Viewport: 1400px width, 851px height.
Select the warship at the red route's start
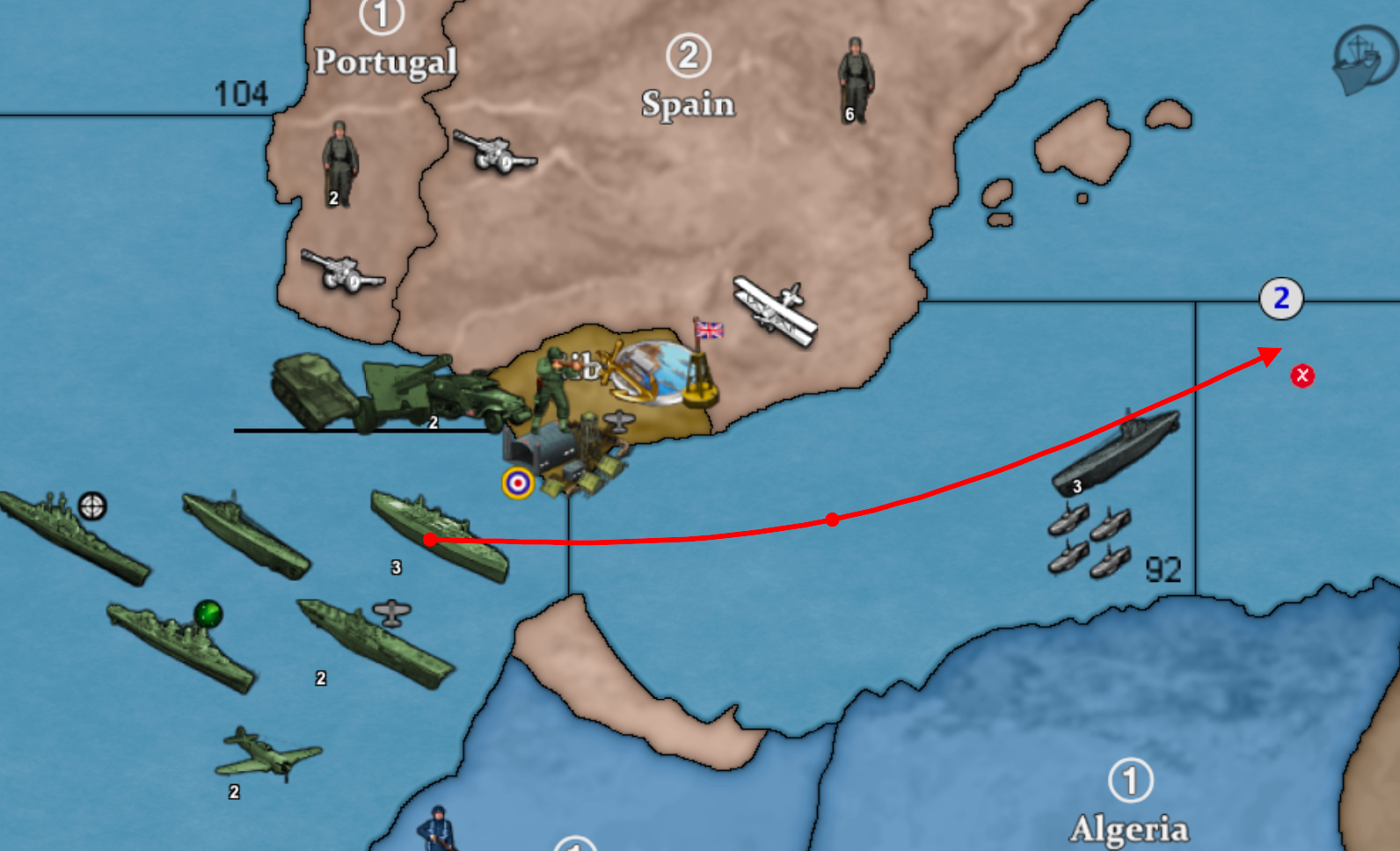[x=440, y=535]
